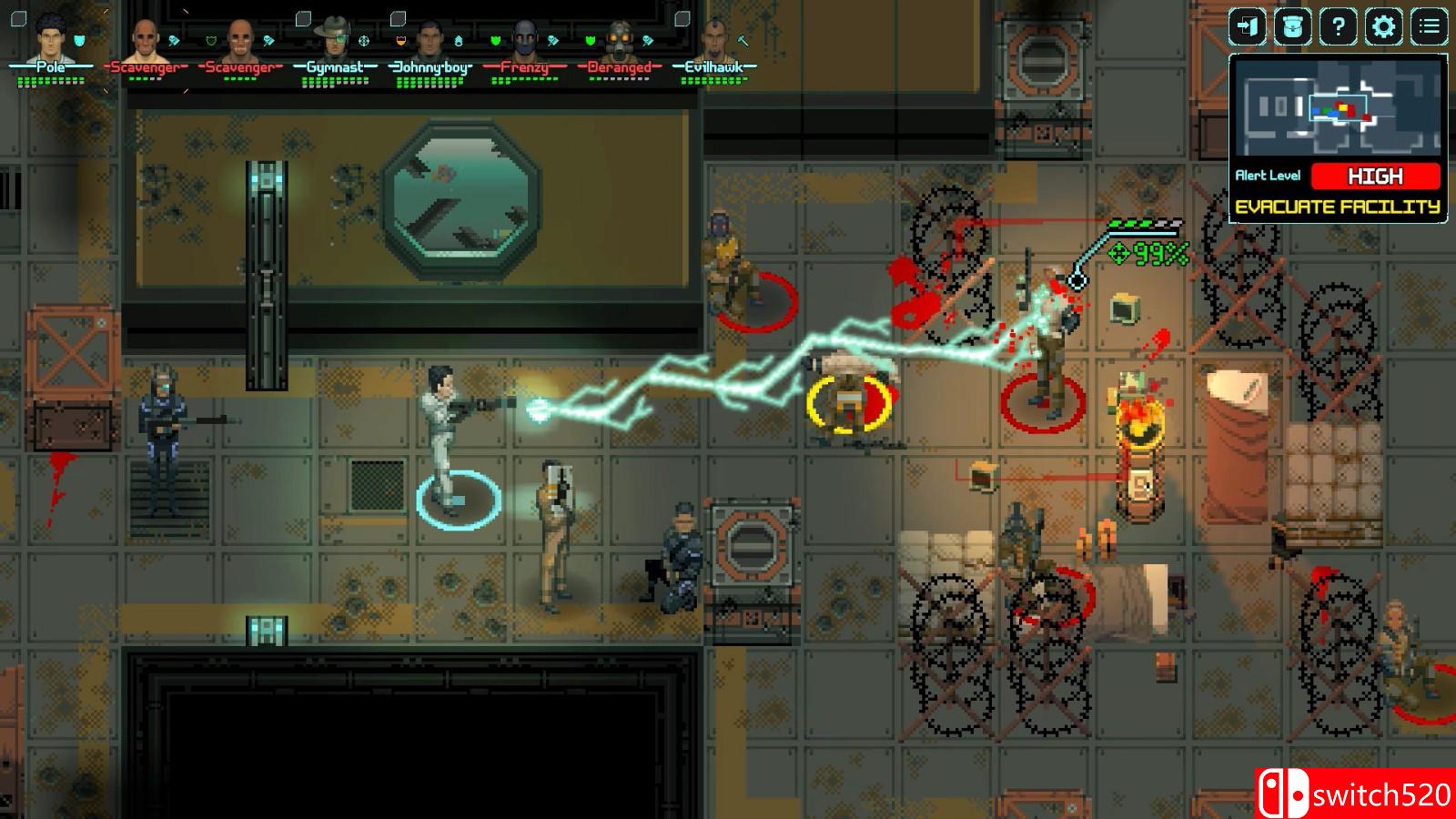Screen dimensions: 1456x819
Task: Open the gear settings menu
Action: (x=1383, y=26)
